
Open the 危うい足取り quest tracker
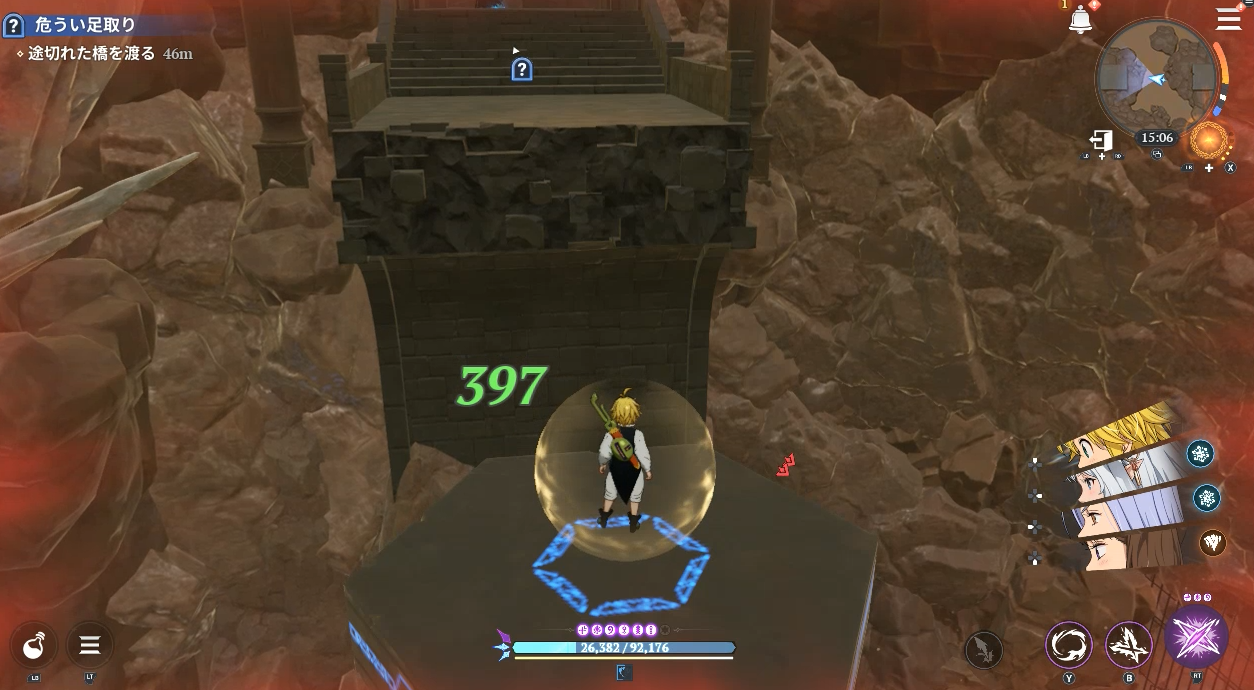pyautogui.click(x=84, y=25)
